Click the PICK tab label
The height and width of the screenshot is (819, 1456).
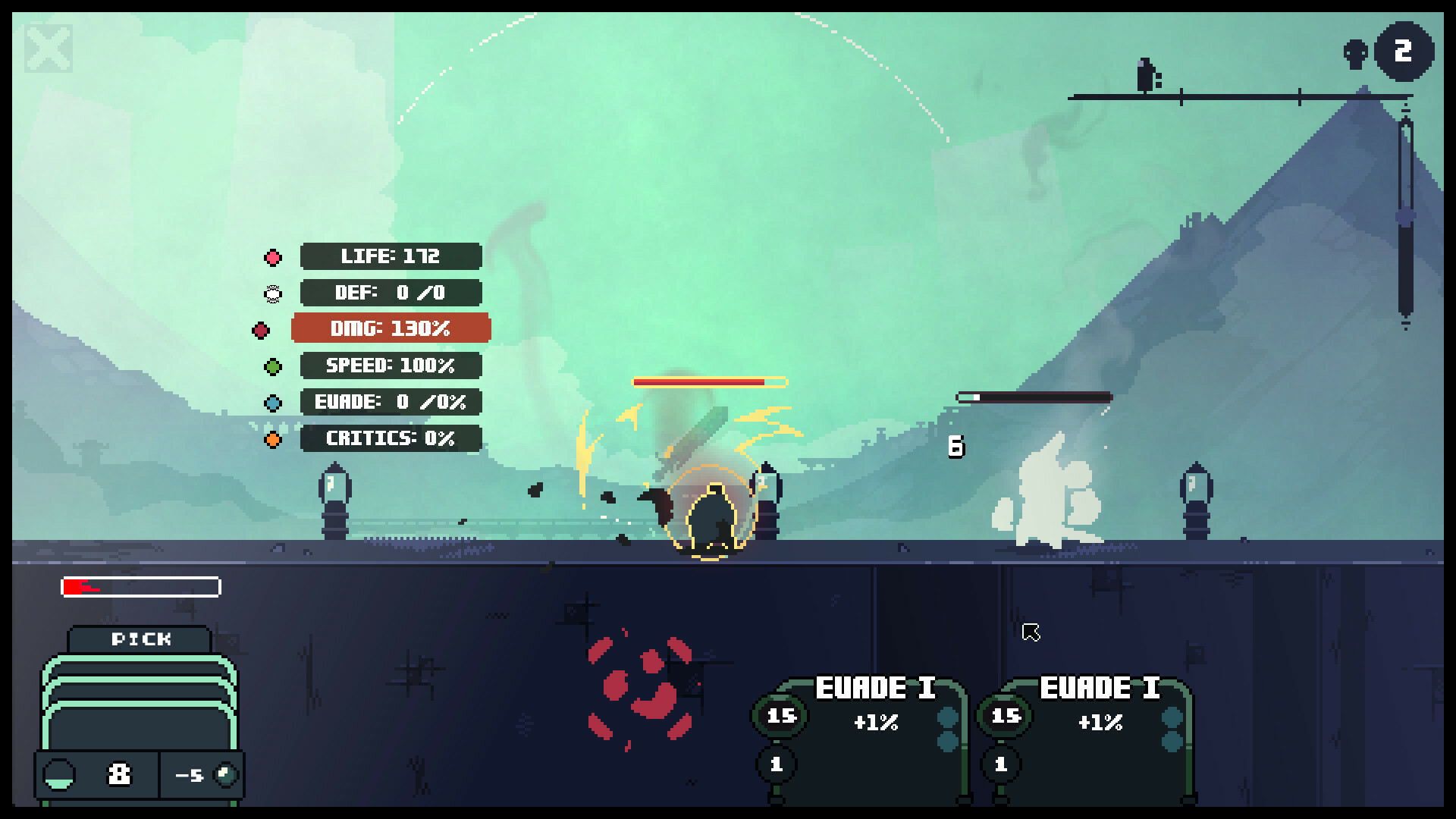point(139,639)
